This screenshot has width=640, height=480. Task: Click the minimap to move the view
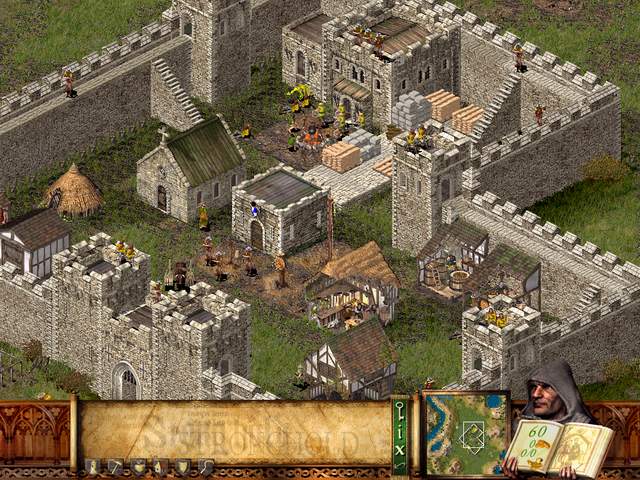(x=465, y=433)
